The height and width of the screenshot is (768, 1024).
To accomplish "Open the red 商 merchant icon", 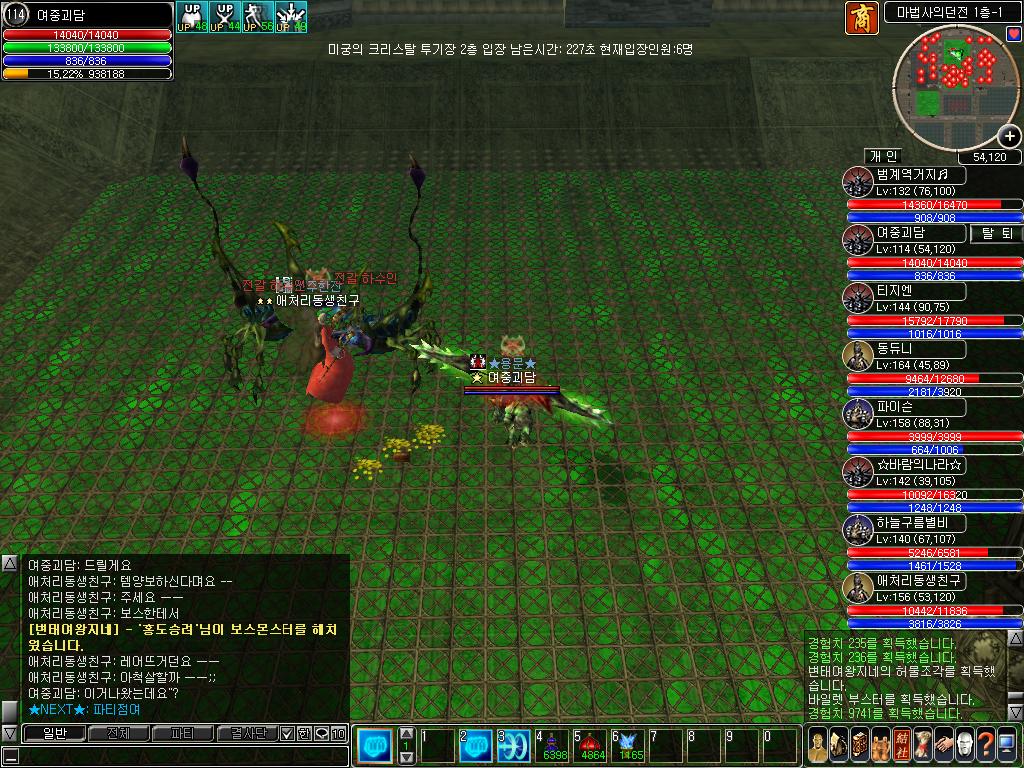I will coord(859,16).
